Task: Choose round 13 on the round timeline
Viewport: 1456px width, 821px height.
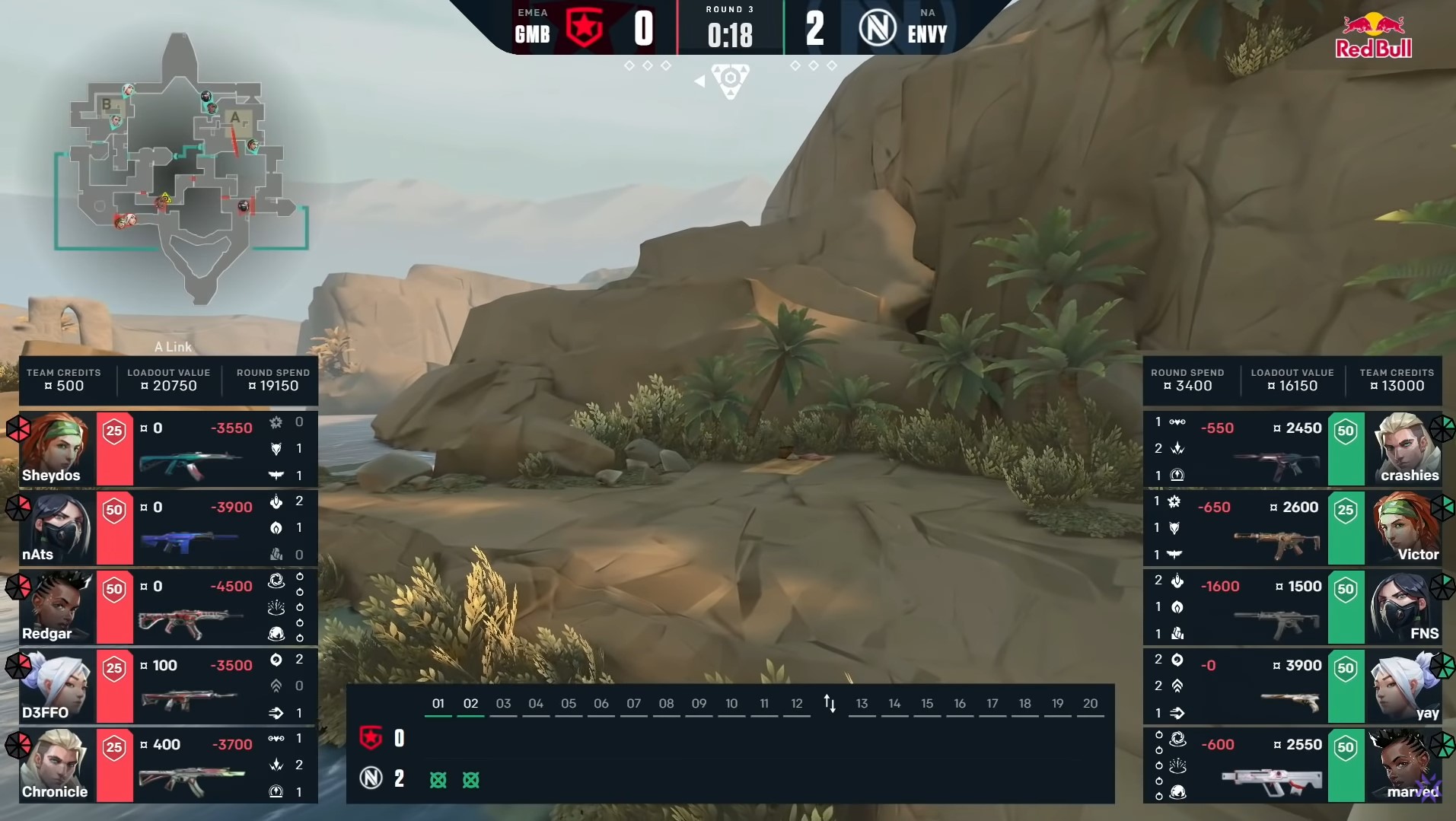Action: point(862,704)
